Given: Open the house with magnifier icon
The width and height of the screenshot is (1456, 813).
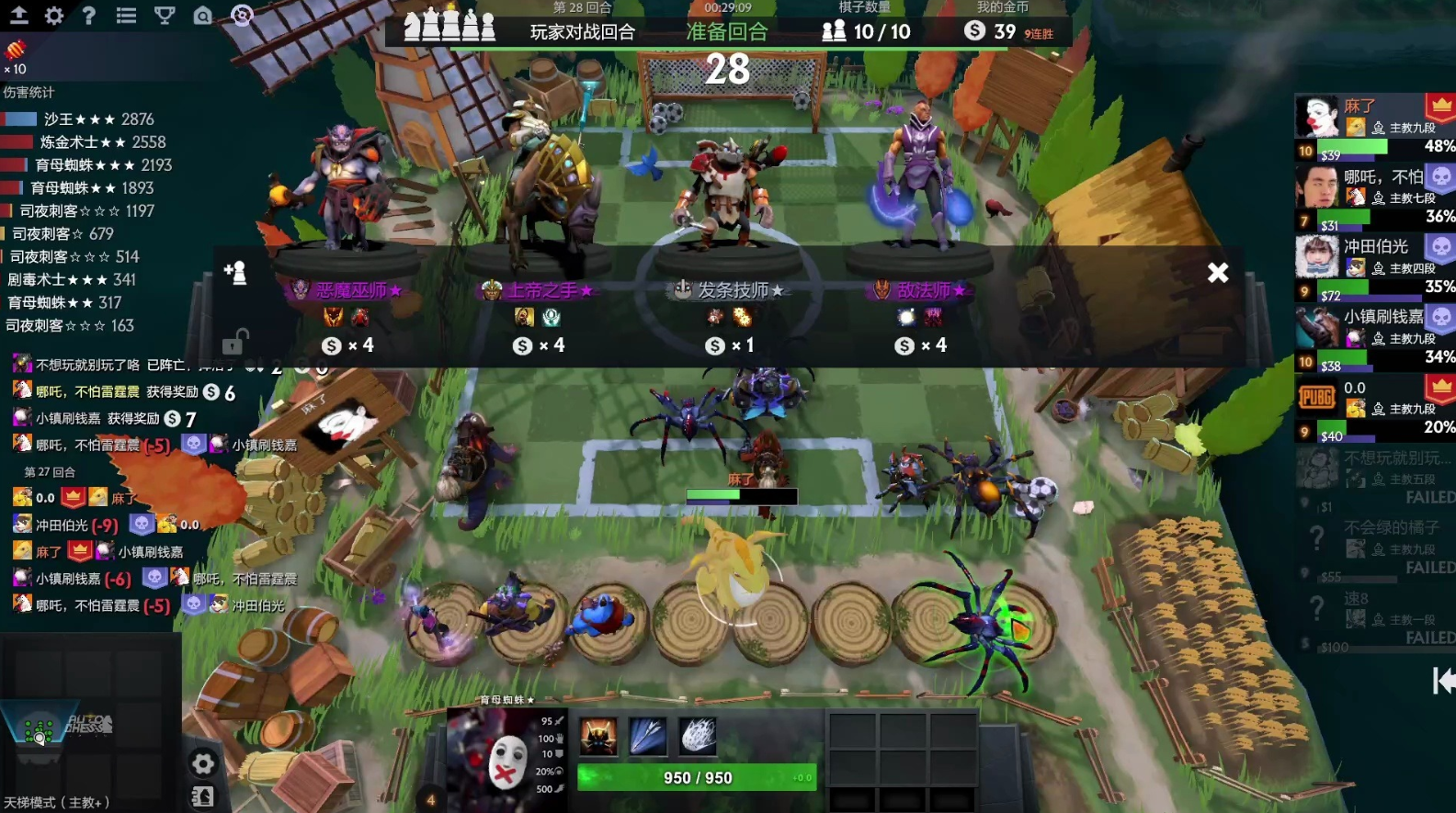Looking at the screenshot, I should 202,16.
